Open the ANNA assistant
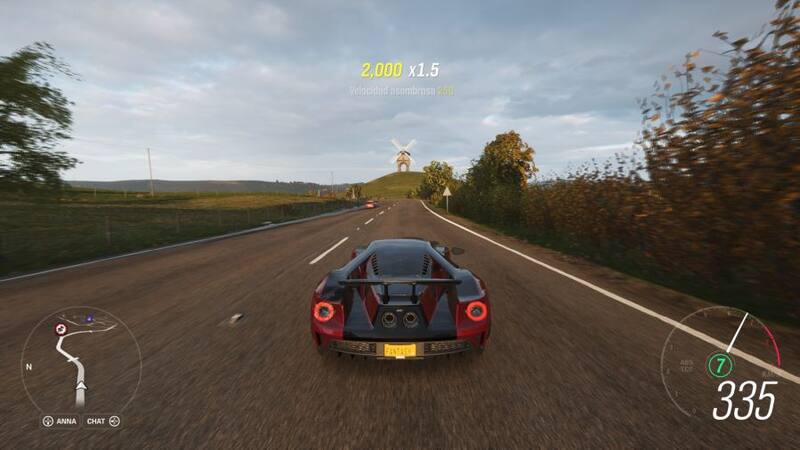 coord(60,421)
